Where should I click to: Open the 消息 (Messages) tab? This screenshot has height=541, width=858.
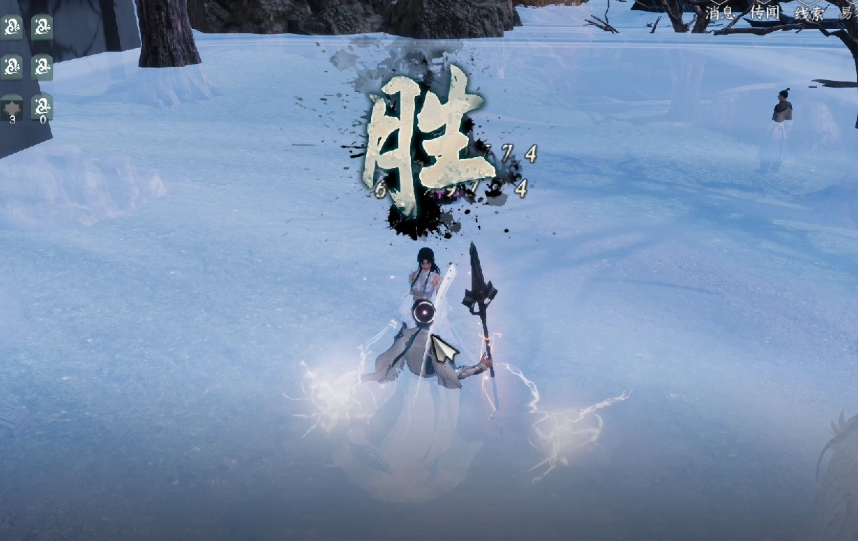coord(720,12)
